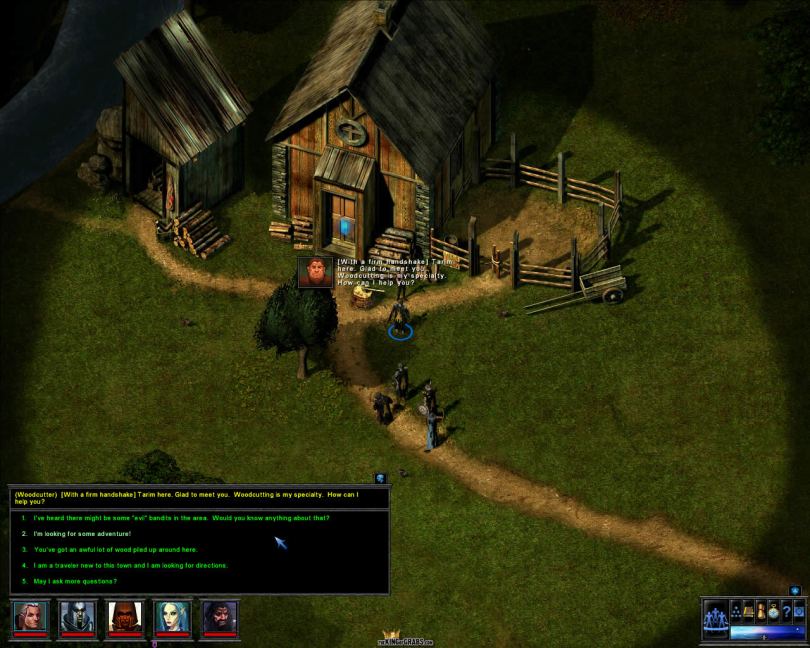Viewport: 810px width, 648px height.
Task: Select the grey-haired man party portrait
Action: (x=30, y=616)
